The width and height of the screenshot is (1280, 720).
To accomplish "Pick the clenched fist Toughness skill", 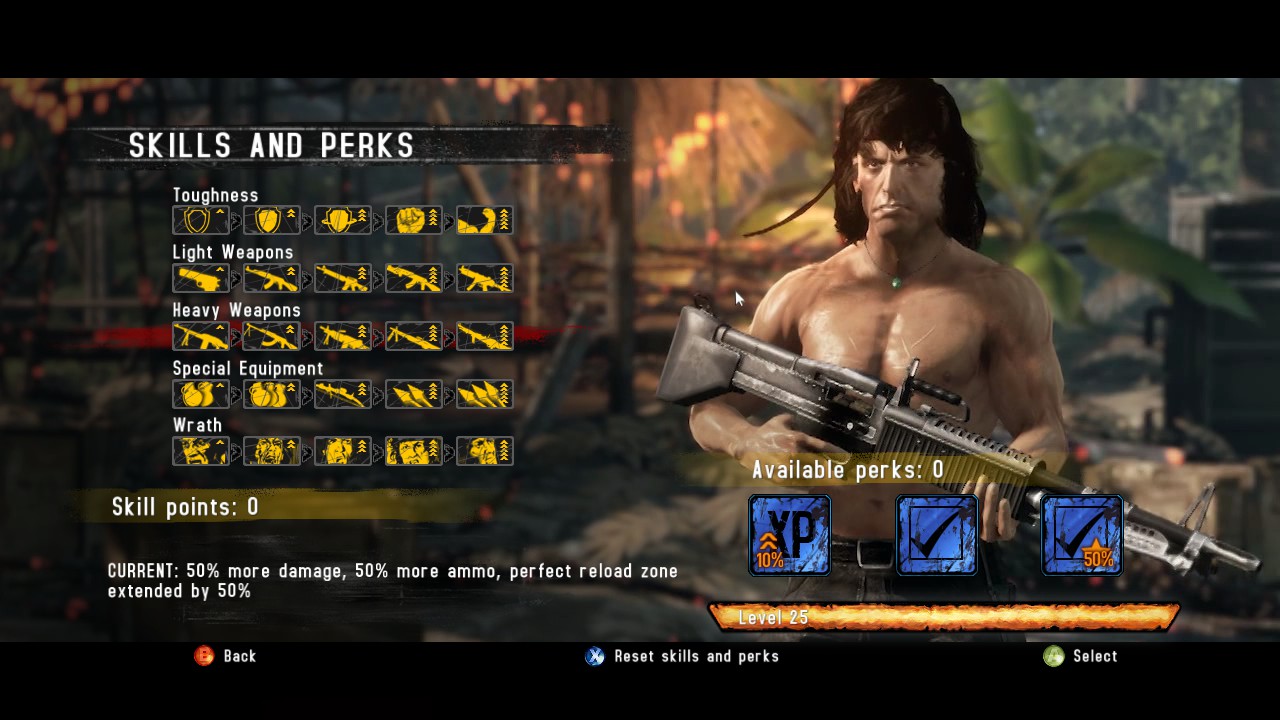I will click(x=414, y=220).
